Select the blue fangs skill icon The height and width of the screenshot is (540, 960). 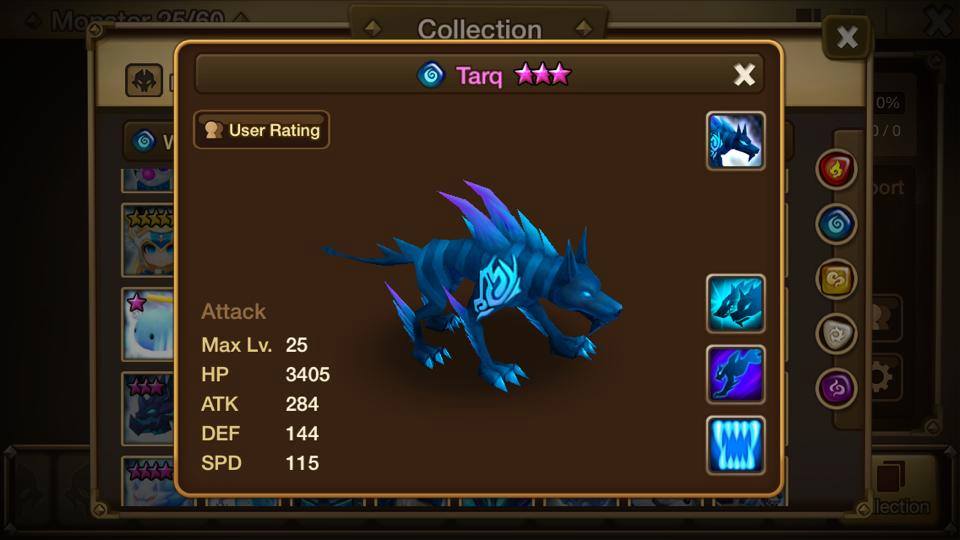[736, 445]
